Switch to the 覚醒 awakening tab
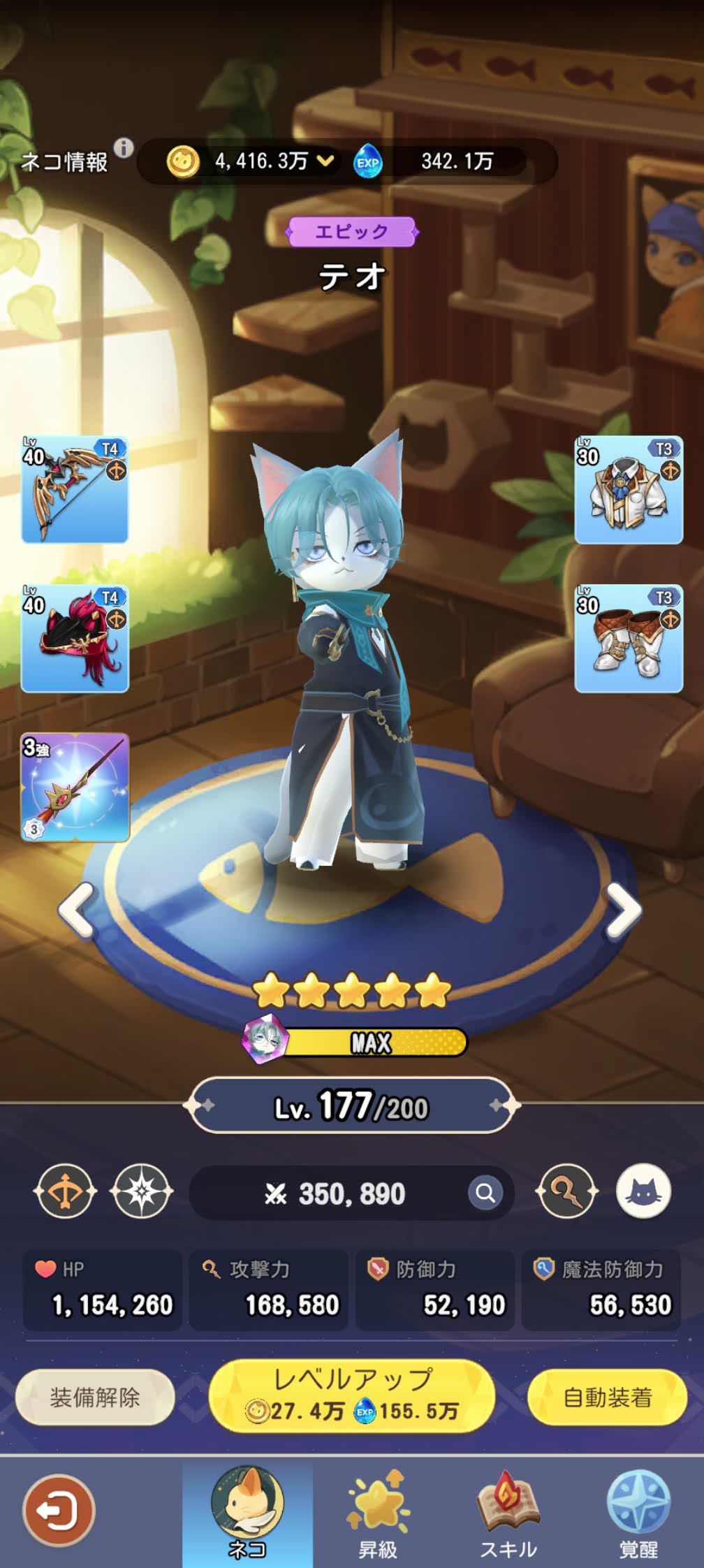The height and width of the screenshot is (1568, 704). click(638, 1514)
